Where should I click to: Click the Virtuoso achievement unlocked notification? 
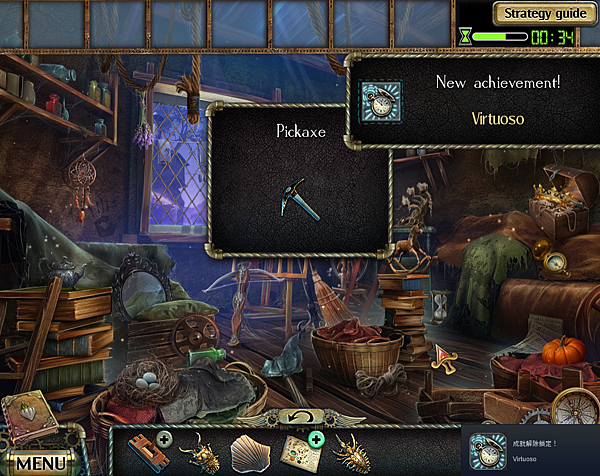(x=530, y=450)
